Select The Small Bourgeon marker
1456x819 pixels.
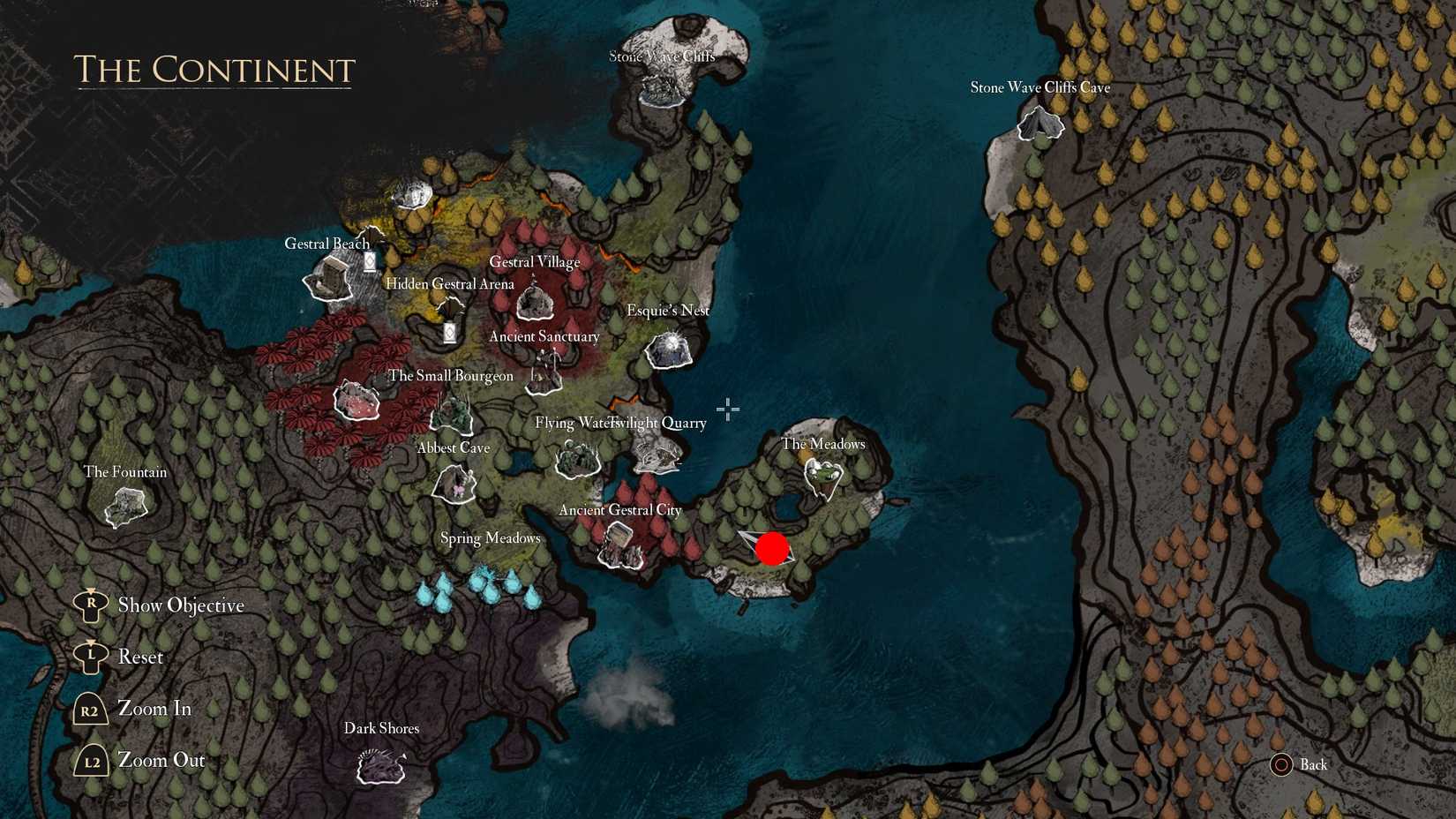pyautogui.click(x=356, y=402)
